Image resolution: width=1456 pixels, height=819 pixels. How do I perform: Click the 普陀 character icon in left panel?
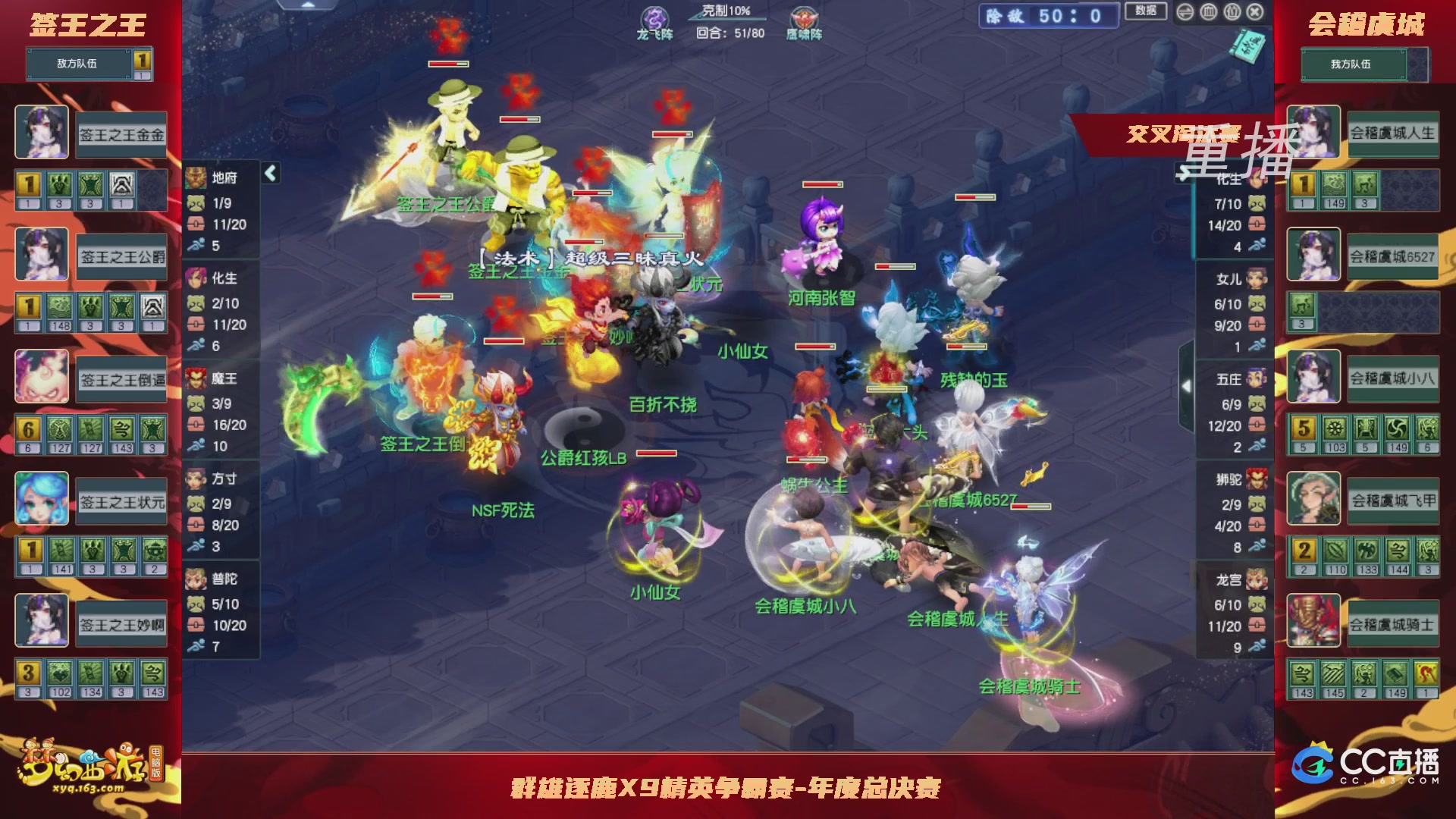coord(196,579)
